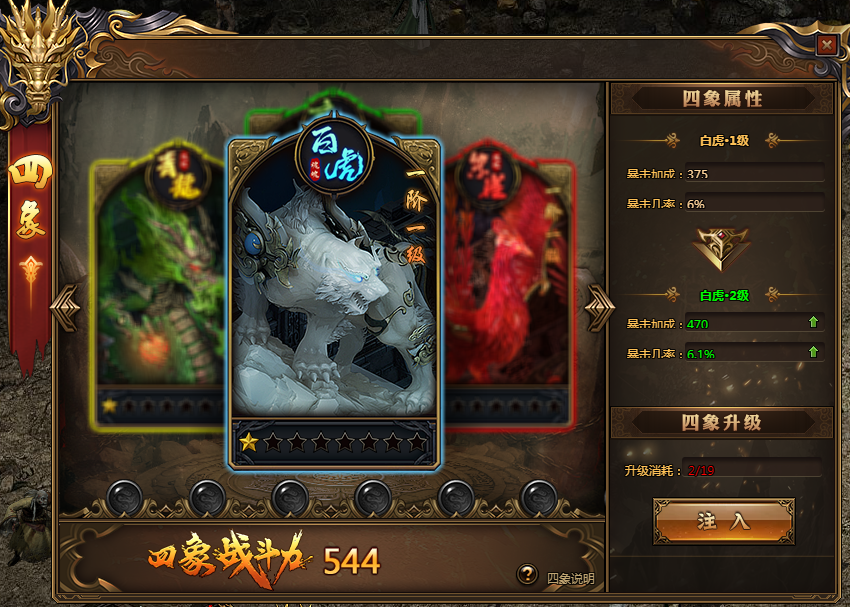Open the 四象说明 help question mark
This screenshot has width=850, height=607.
click(x=528, y=574)
